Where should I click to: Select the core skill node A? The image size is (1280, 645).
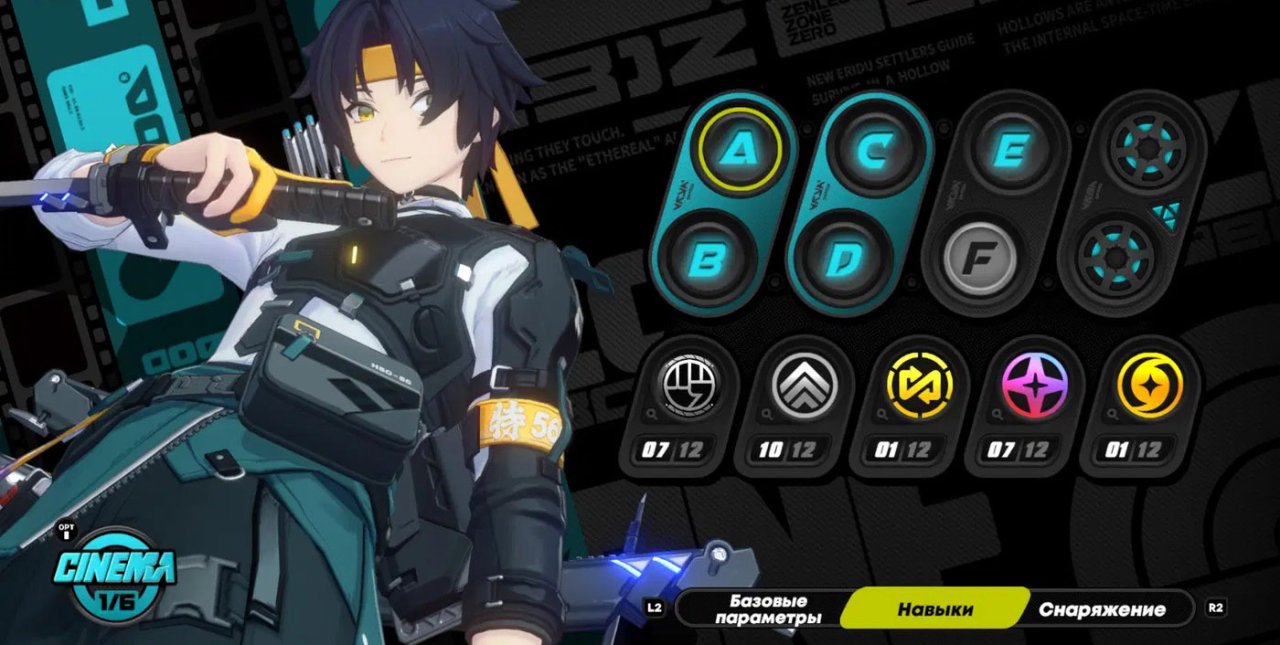point(741,150)
